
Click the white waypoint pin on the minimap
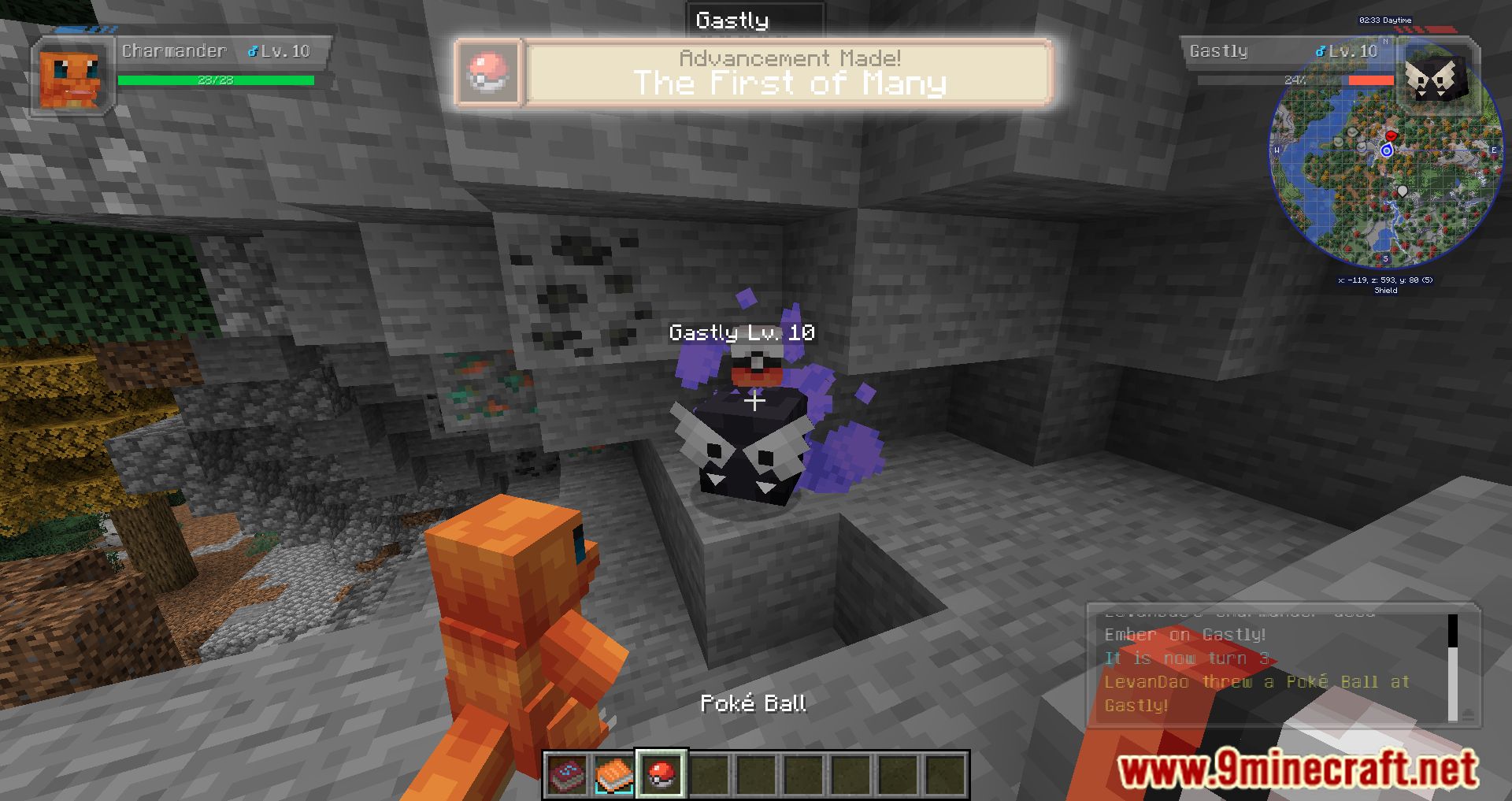tap(1404, 189)
